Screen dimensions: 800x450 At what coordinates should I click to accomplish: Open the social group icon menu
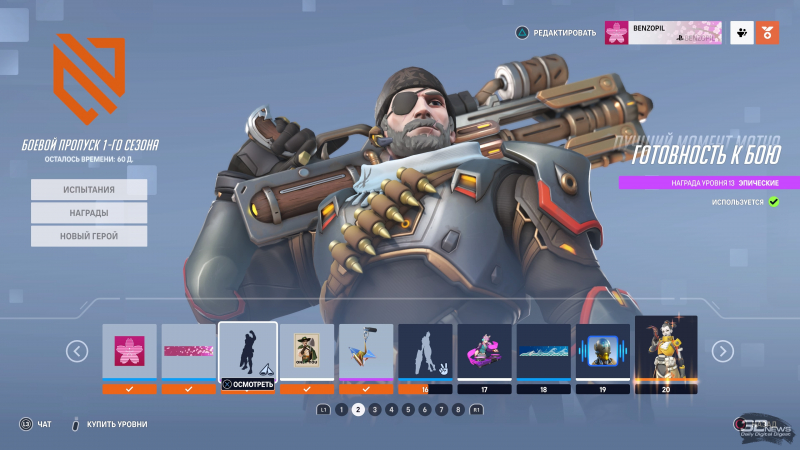point(741,32)
